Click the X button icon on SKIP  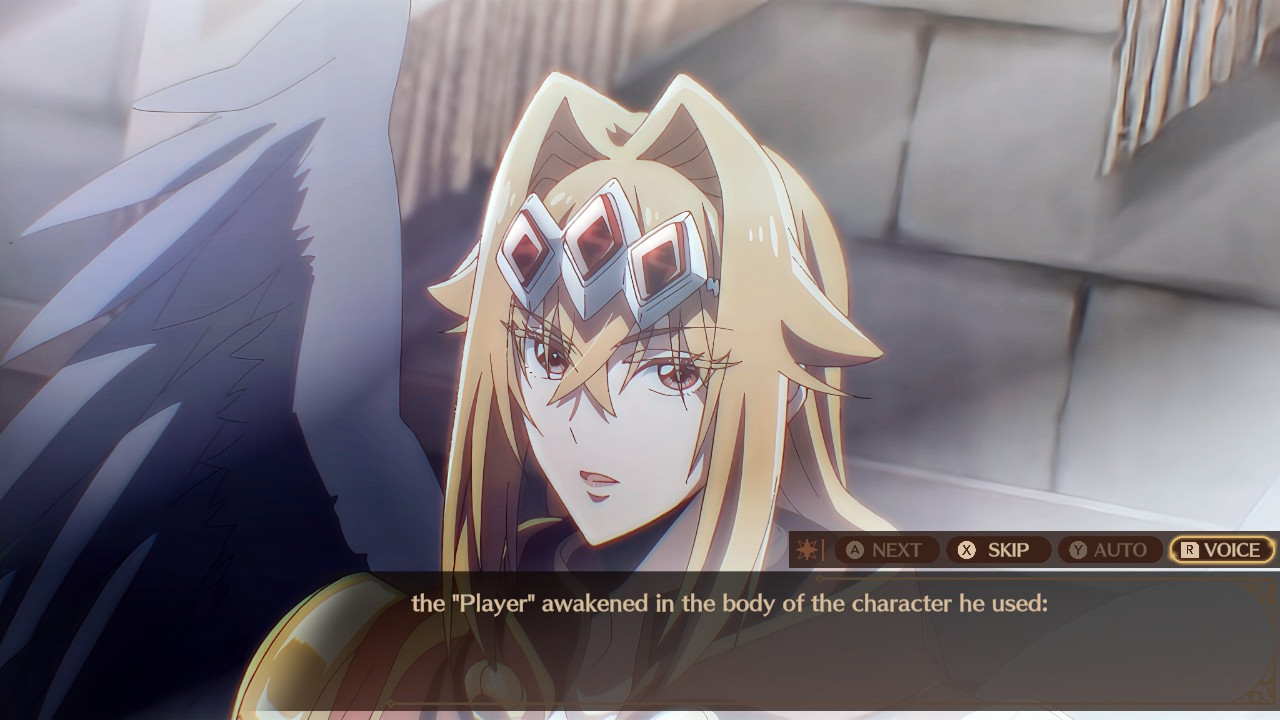click(964, 549)
